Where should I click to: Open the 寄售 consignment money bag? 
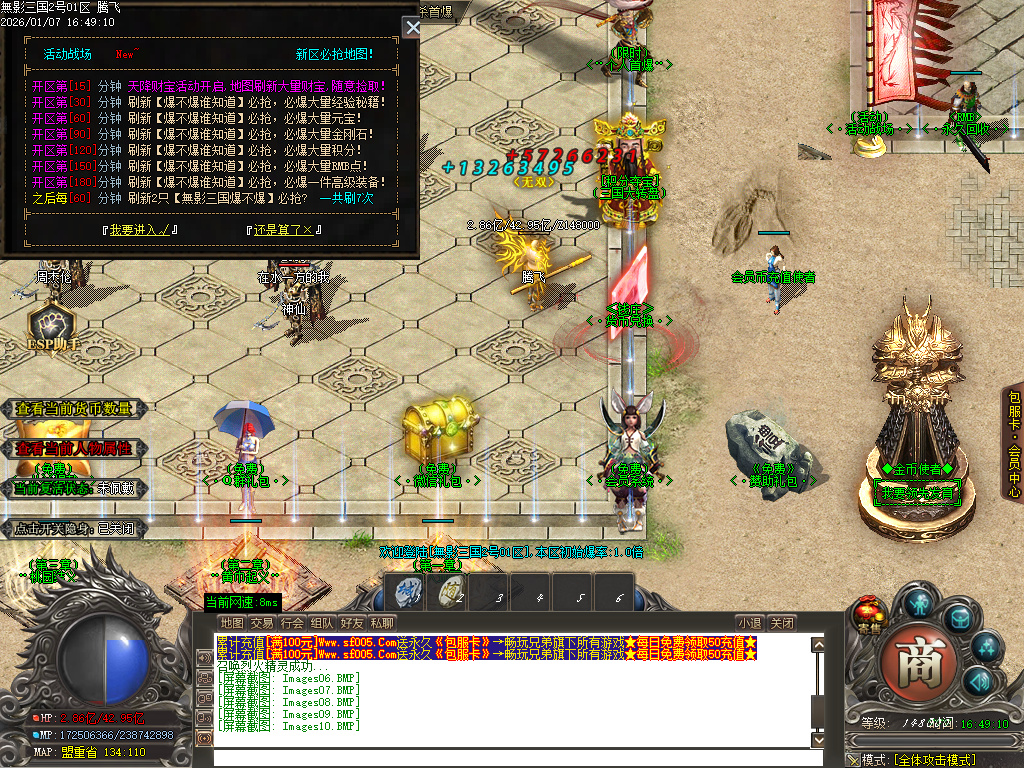(x=869, y=614)
